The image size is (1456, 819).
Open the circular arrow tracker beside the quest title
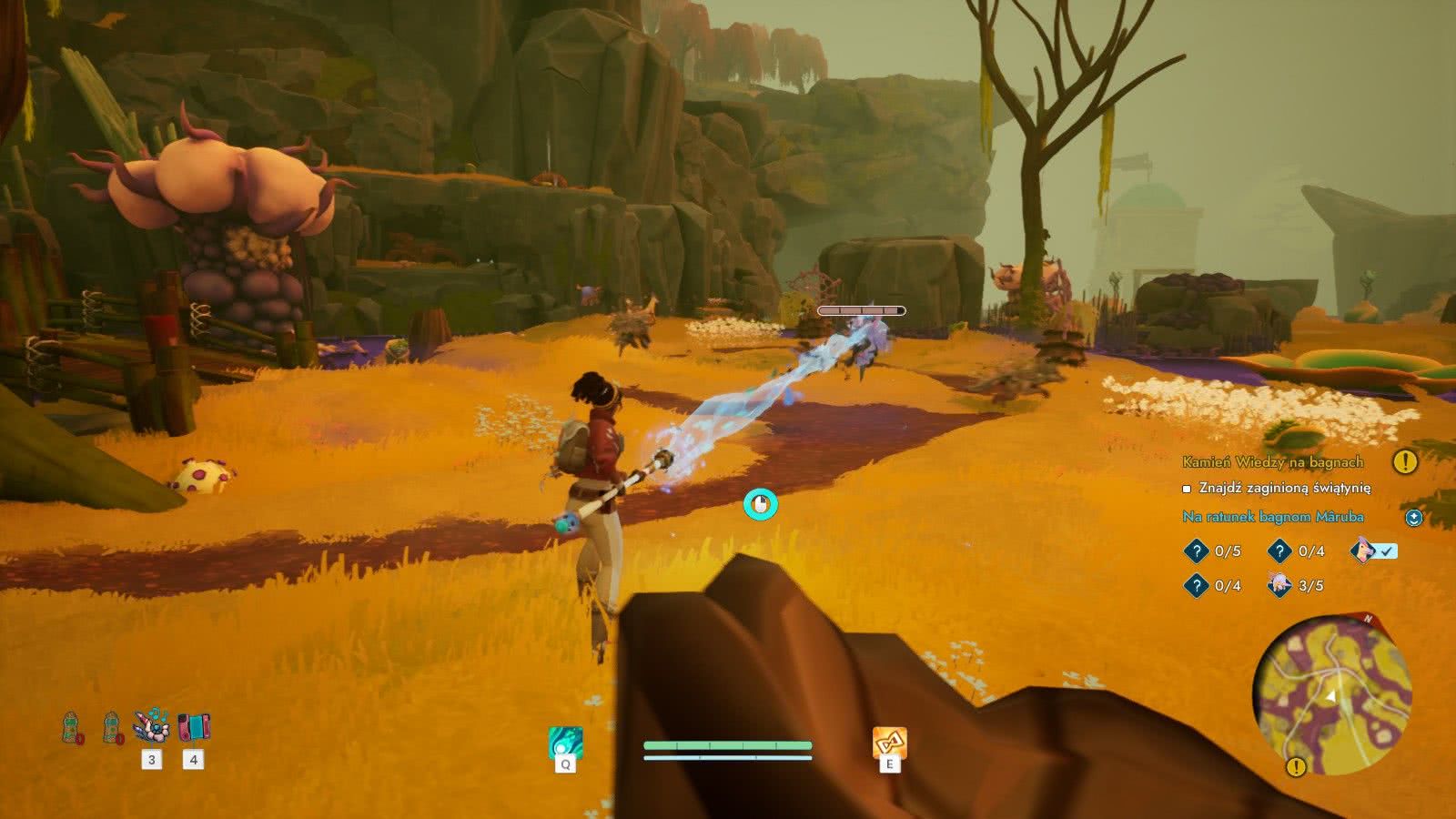point(1415,519)
